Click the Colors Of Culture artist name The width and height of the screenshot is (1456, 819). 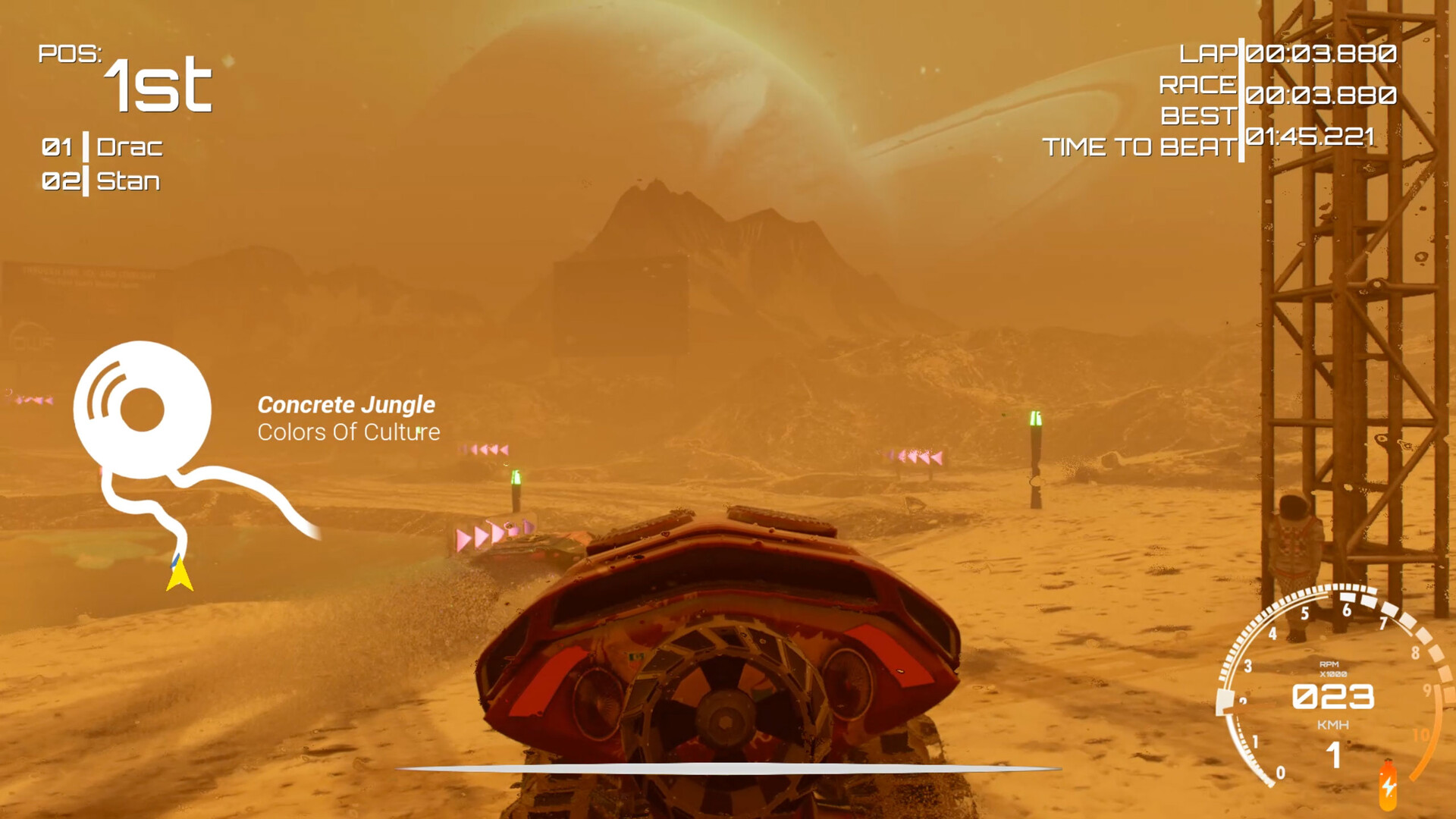(348, 433)
